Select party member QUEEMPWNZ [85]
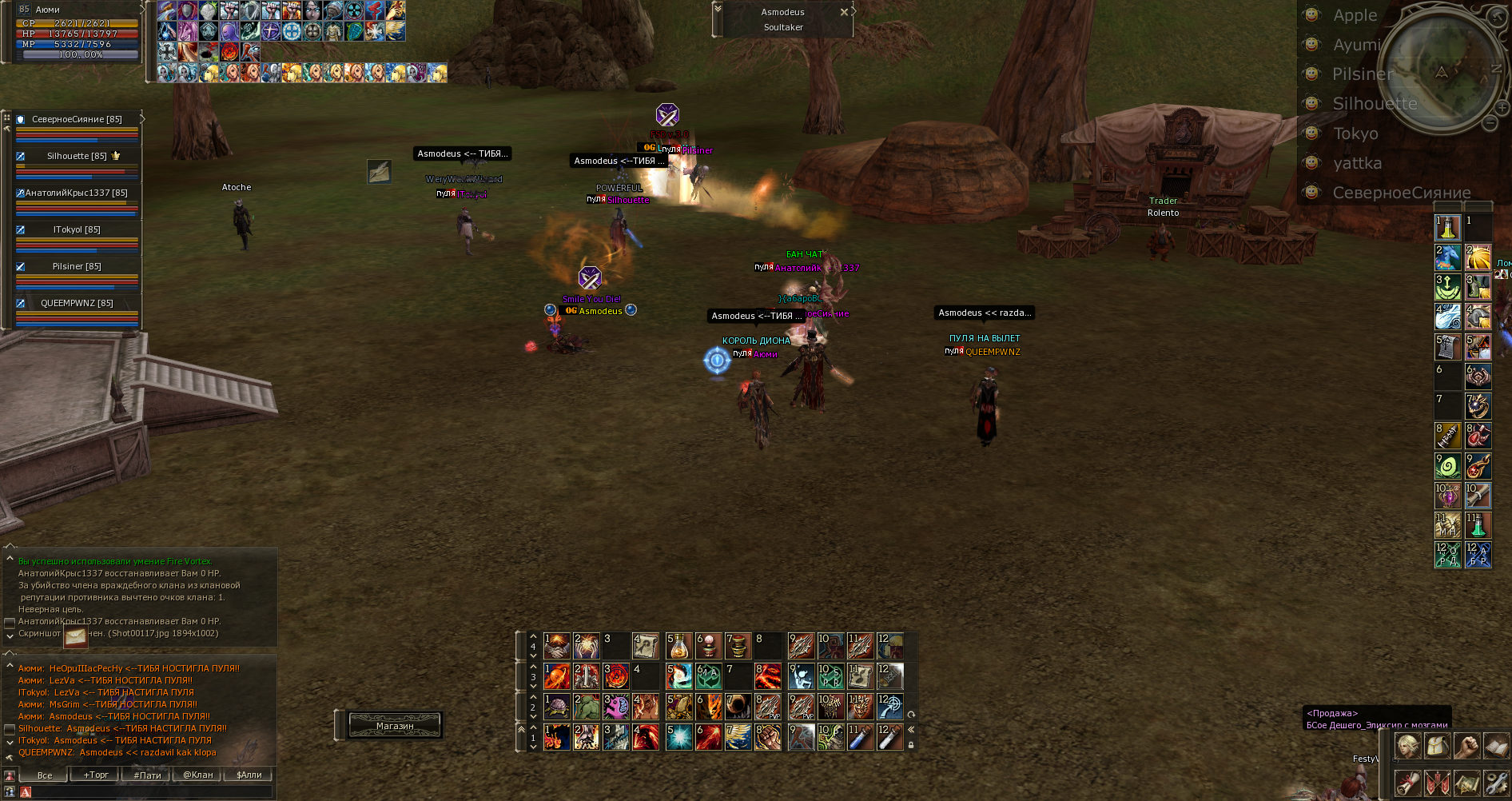Image resolution: width=1512 pixels, height=801 pixels. (77, 303)
